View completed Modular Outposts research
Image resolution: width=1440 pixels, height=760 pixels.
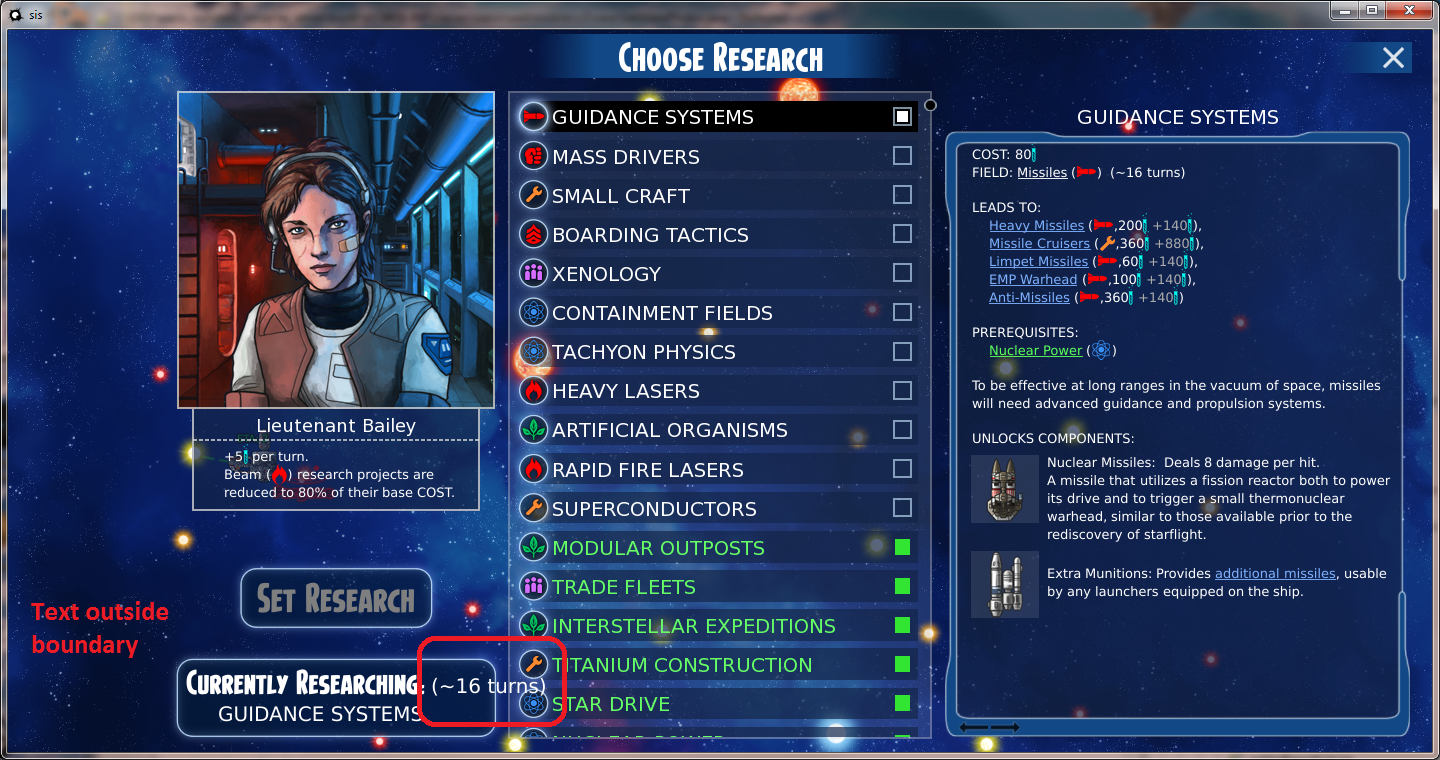pos(658,548)
